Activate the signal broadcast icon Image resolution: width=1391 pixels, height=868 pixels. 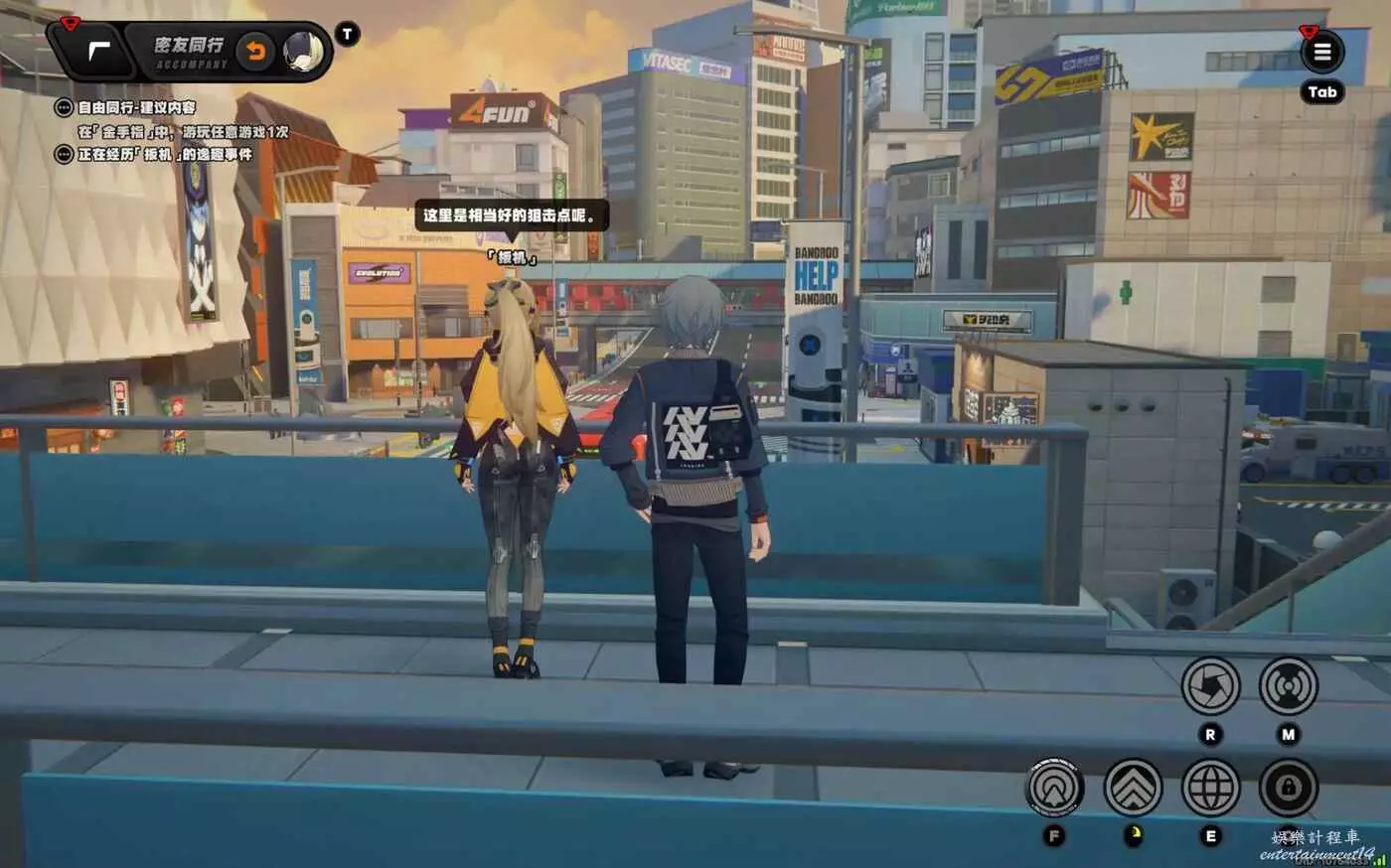click(x=1288, y=686)
